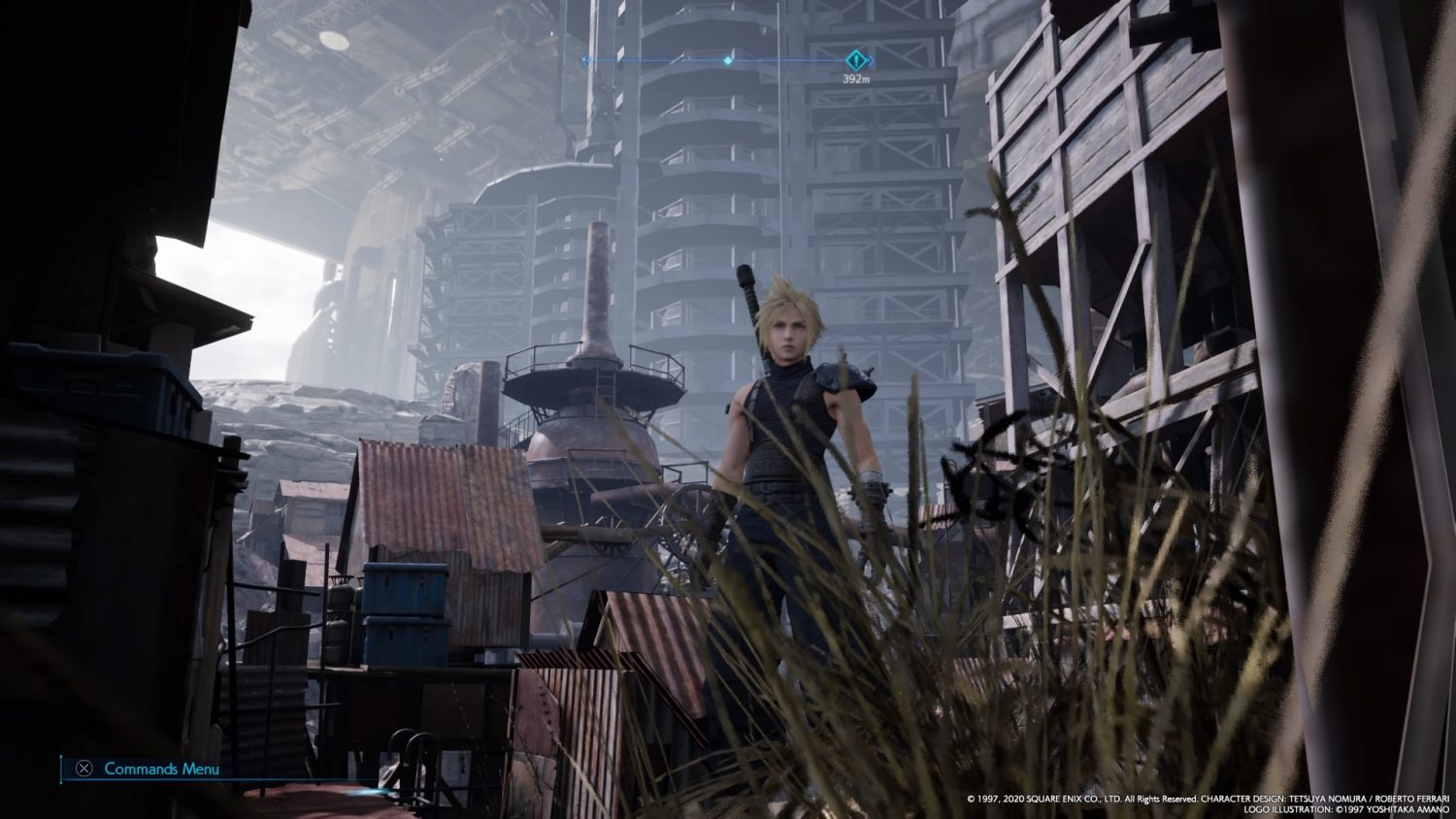Click the small diamond marker on the compass bar
1456x819 pixels.
click(x=728, y=60)
